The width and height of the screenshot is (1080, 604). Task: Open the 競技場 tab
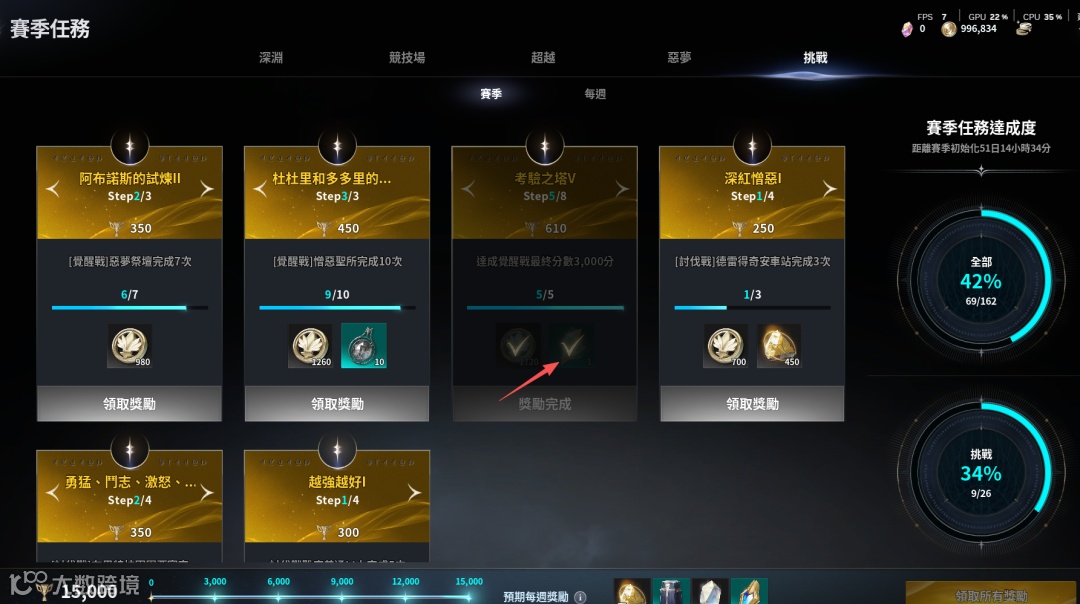(407, 58)
